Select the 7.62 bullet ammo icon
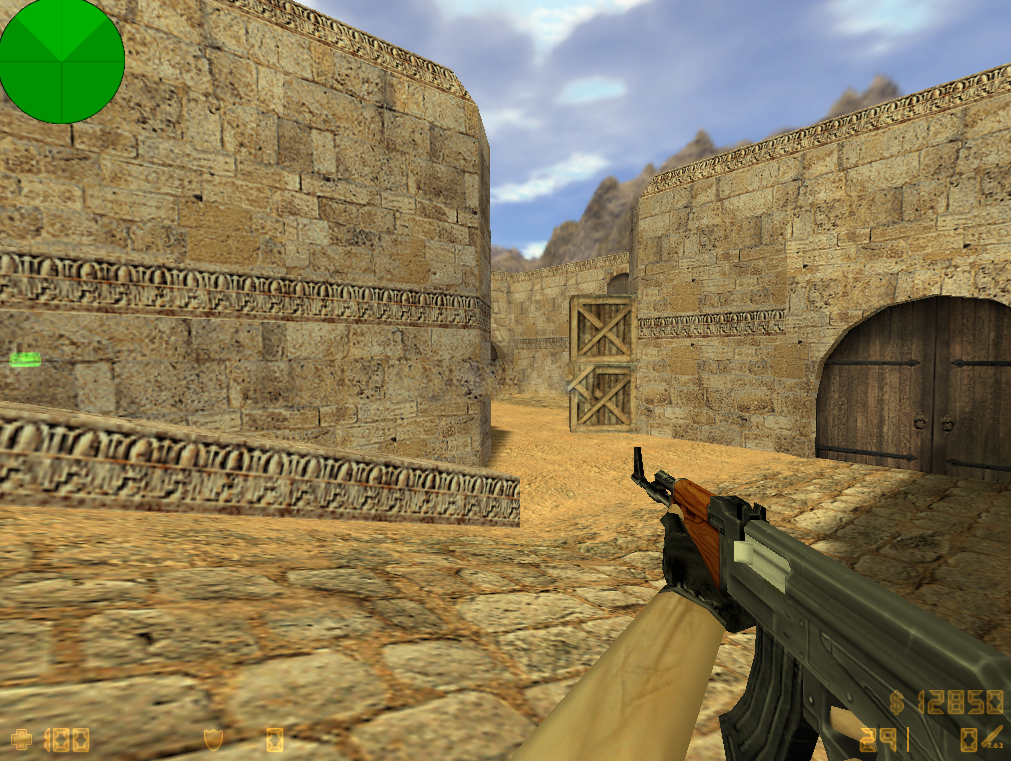Image resolution: width=1011 pixels, height=761 pixels. click(x=992, y=739)
